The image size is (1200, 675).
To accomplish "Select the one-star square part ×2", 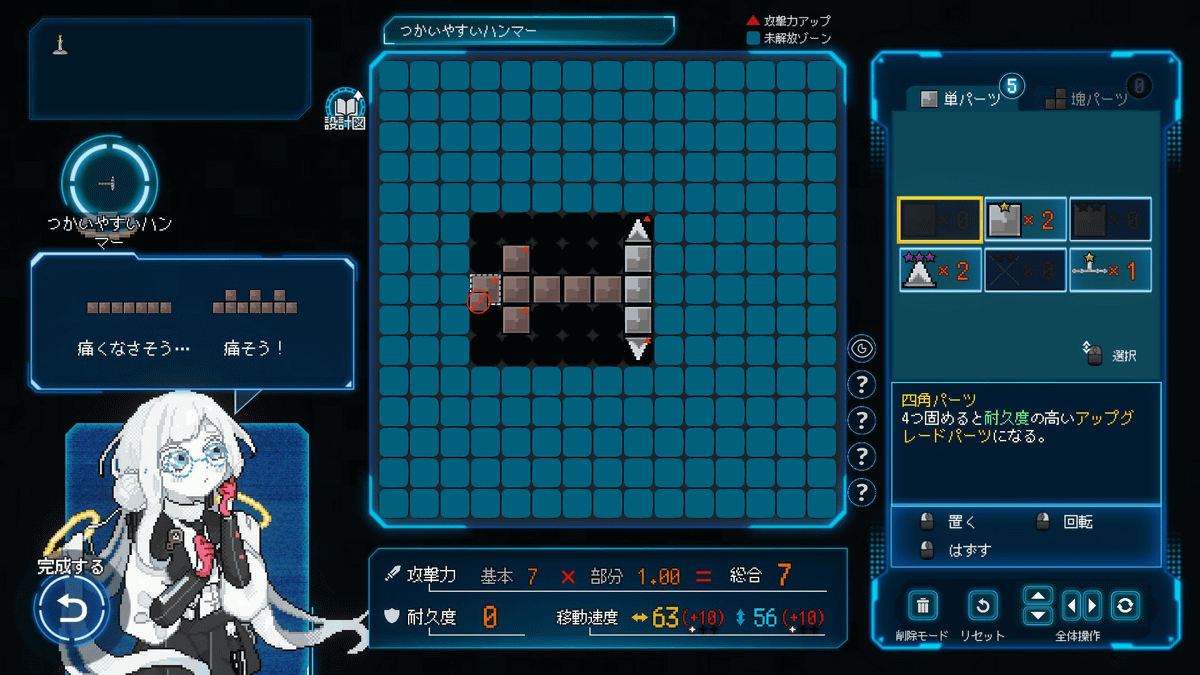I will tap(1025, 220).
